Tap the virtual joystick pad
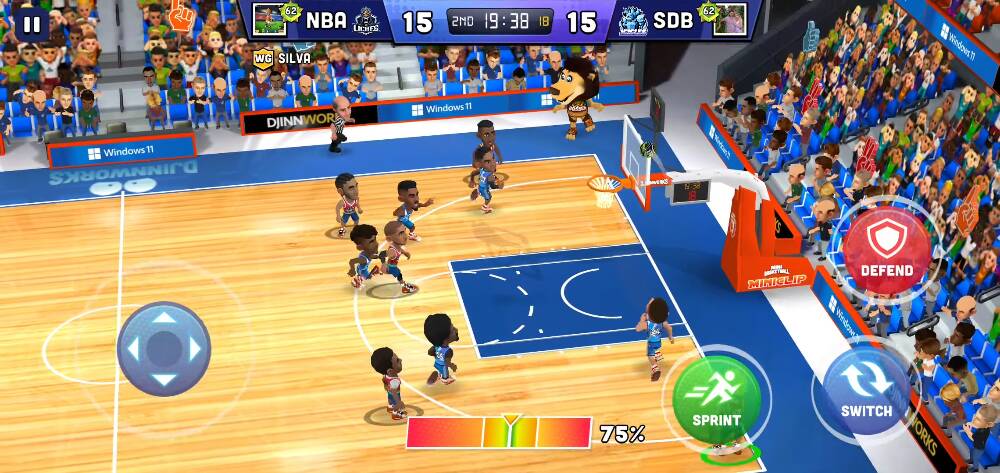 coord(164,348)
